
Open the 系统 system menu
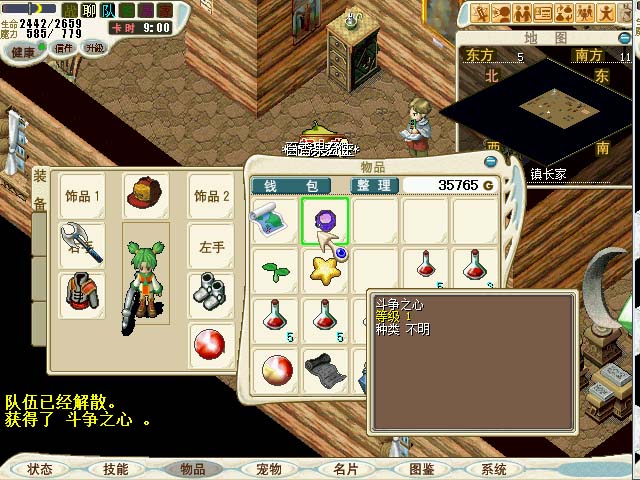coord(494,468)
